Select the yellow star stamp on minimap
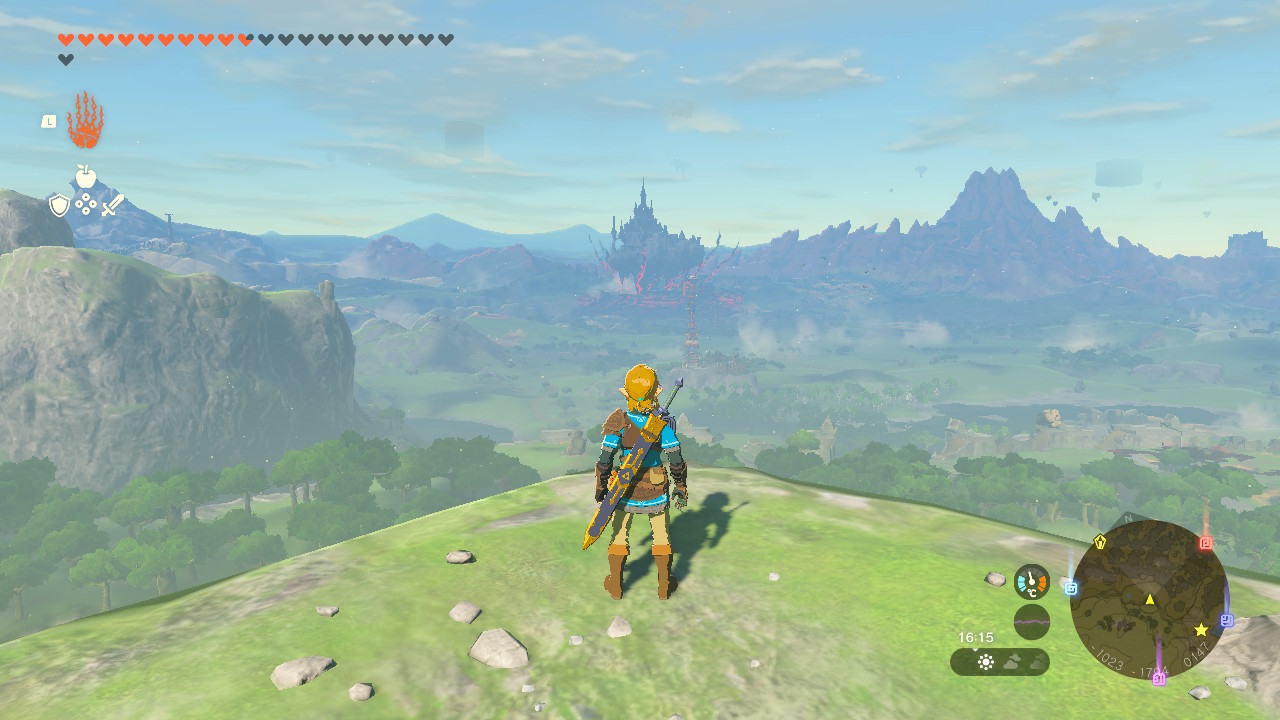 1201,629
